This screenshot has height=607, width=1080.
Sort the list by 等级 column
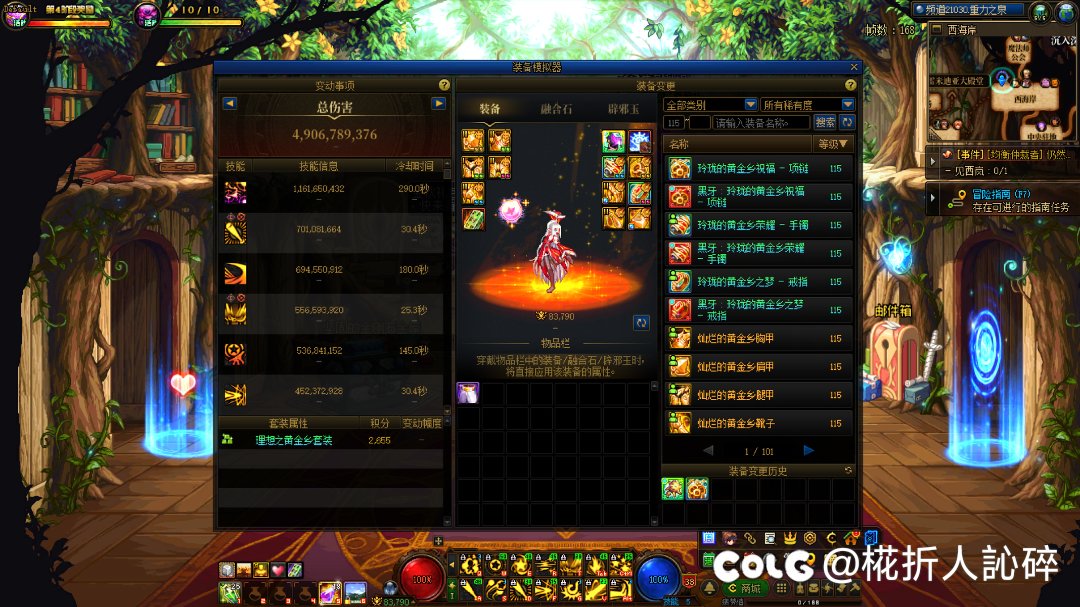point(833,144)
